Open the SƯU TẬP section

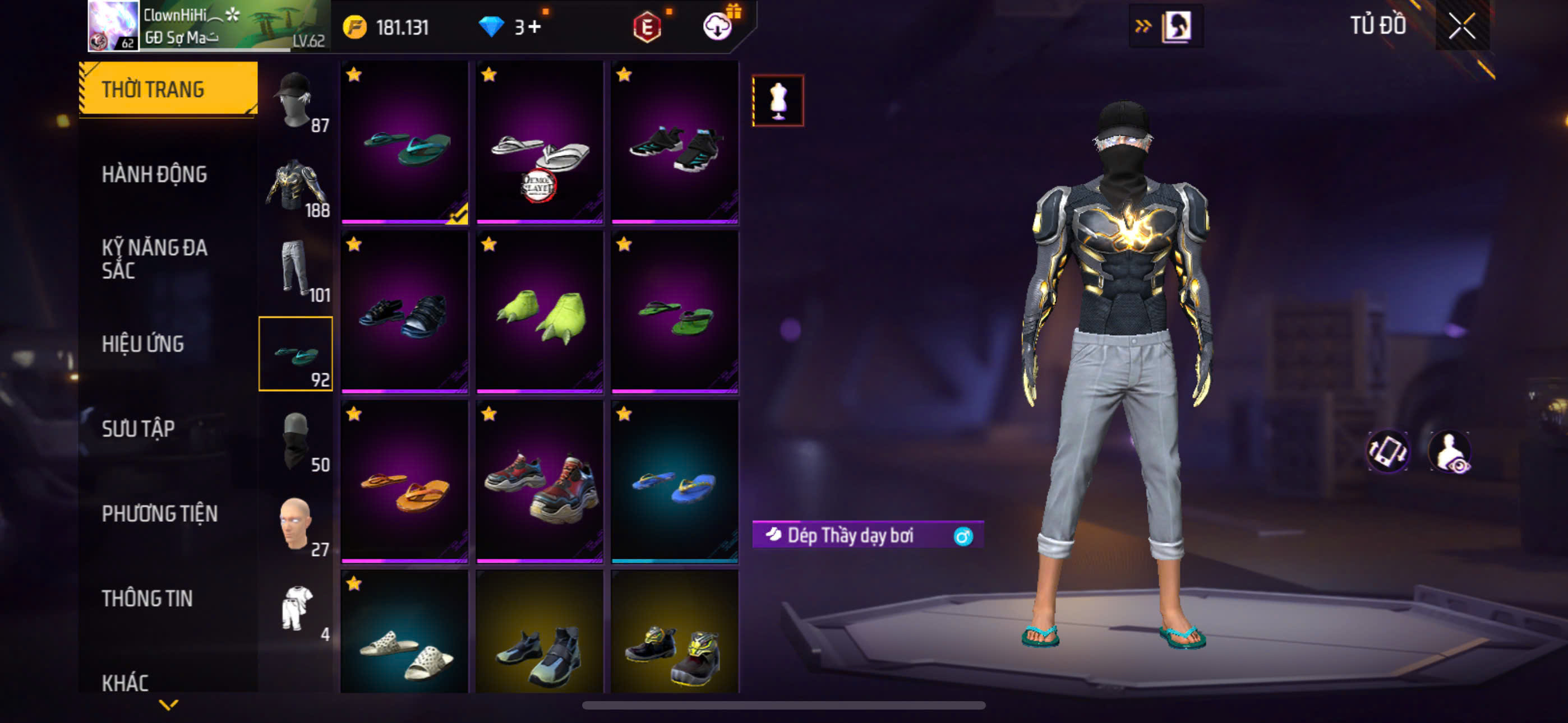pyautogui.click(x=138, y=429)
